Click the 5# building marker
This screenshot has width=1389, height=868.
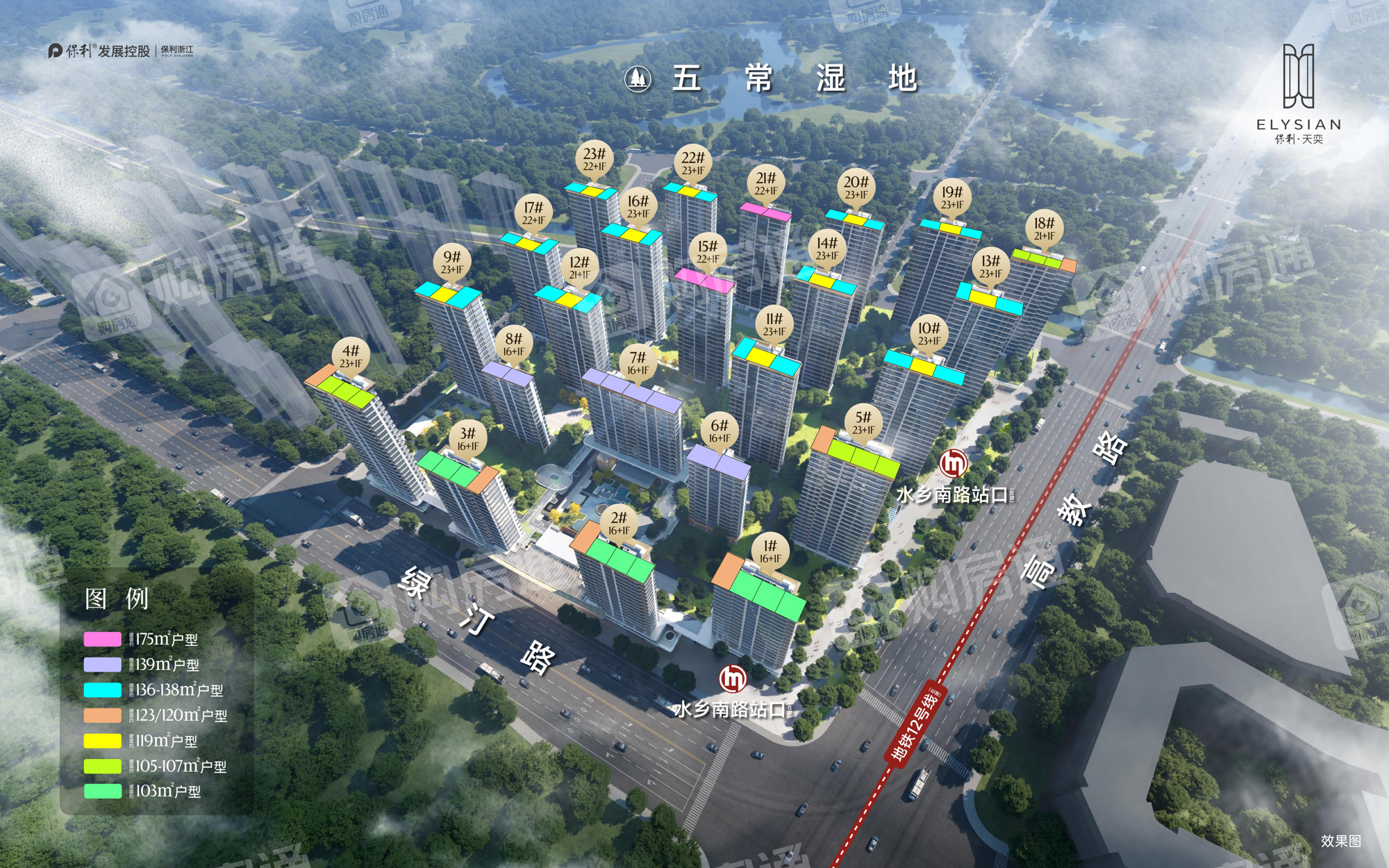pos(863,423)
